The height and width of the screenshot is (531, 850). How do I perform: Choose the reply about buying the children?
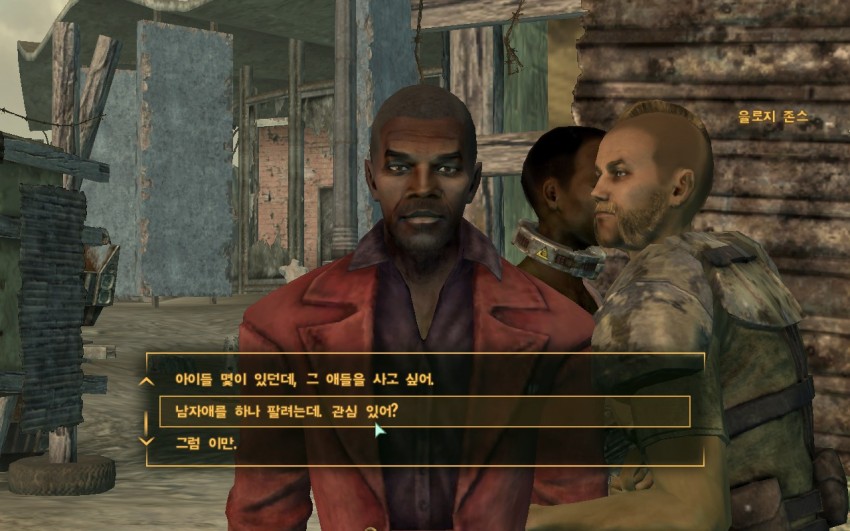pos(305,380)
